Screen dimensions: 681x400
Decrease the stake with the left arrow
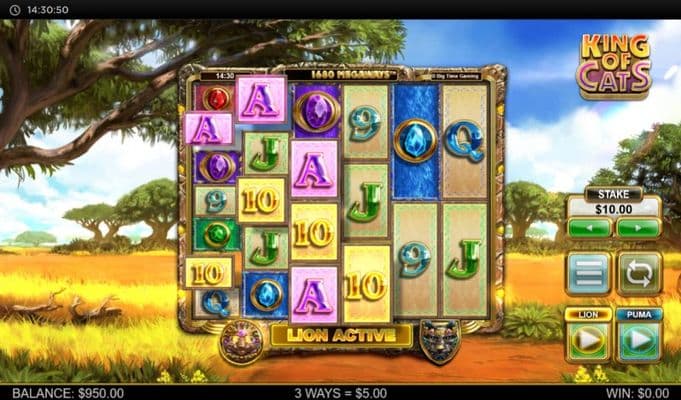point(589,228)
